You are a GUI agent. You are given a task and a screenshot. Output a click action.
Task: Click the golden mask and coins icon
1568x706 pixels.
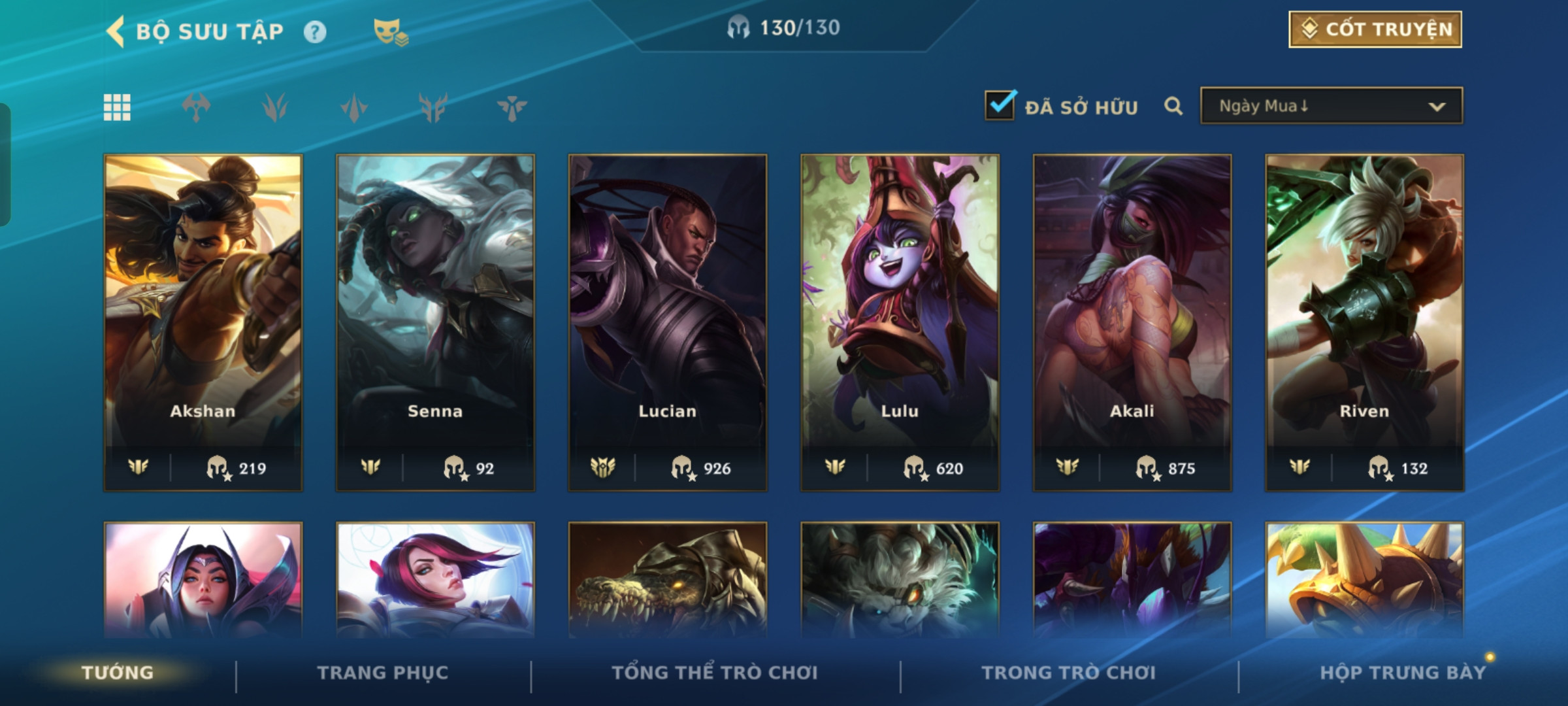[x=390, y=31]
